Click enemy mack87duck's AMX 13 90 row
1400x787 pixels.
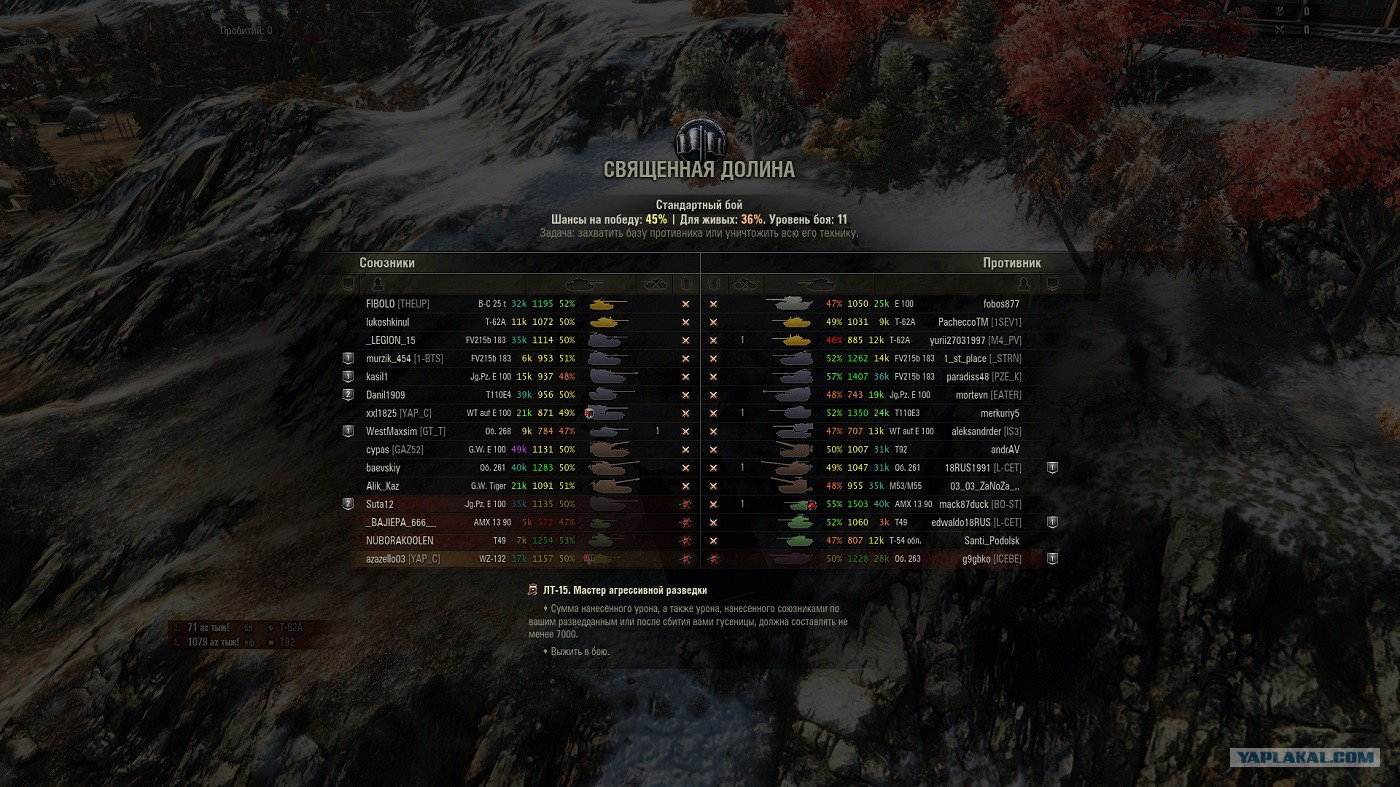pyautogui.click(x=979, y=504)
